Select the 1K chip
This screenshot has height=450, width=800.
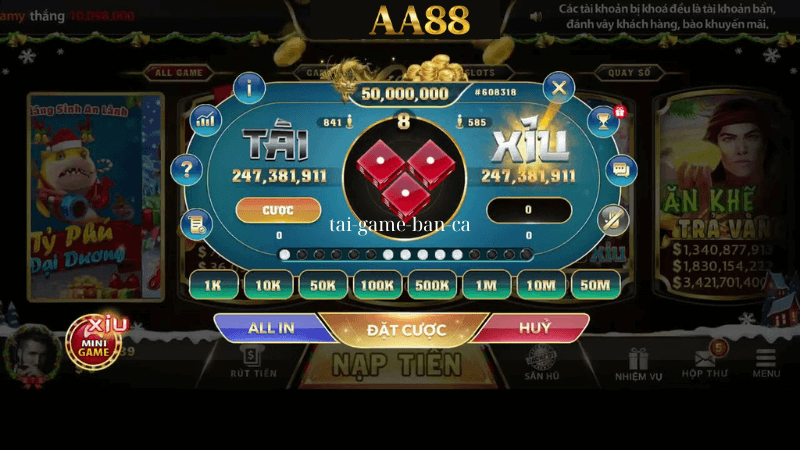(212, 285)
